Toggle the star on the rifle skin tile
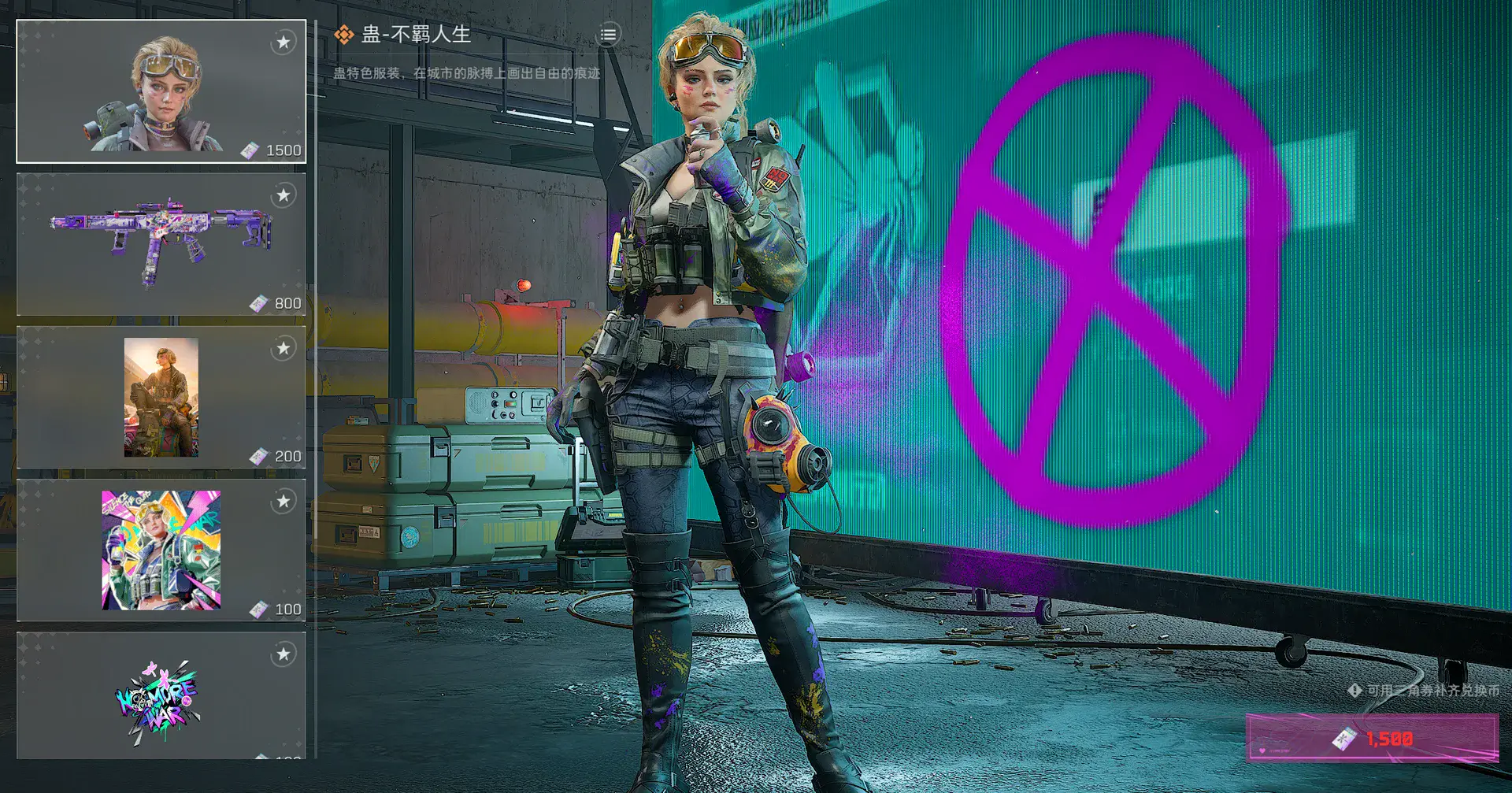The width and height of the screenshot is (1512, 793). pos(283,195)
